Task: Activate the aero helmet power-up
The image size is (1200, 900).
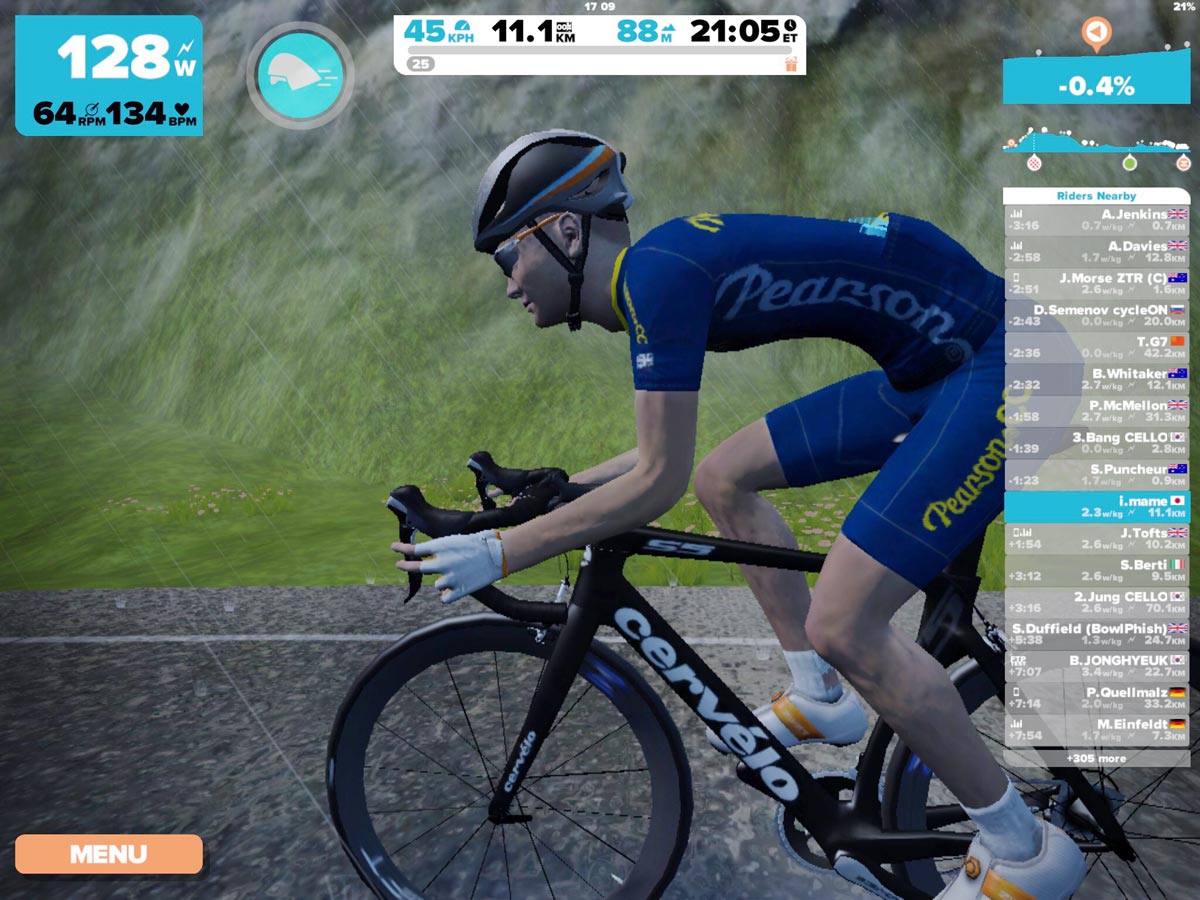Action: tap(300, 75)
